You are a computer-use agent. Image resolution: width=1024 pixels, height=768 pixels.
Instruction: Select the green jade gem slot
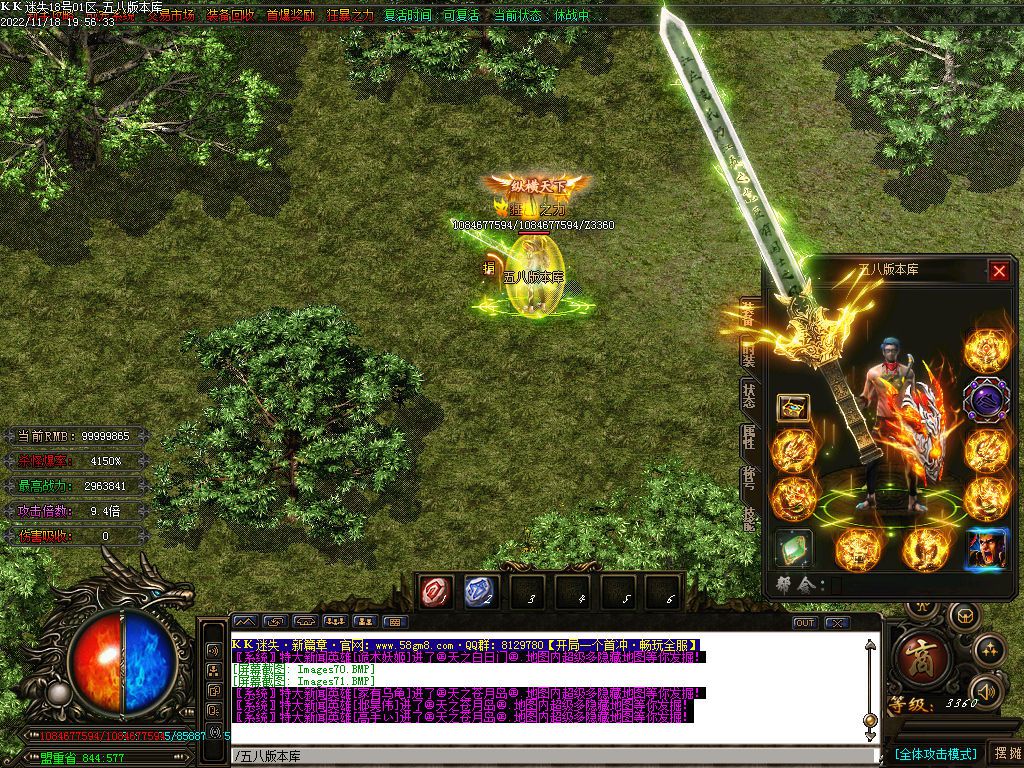pos(794,548)
